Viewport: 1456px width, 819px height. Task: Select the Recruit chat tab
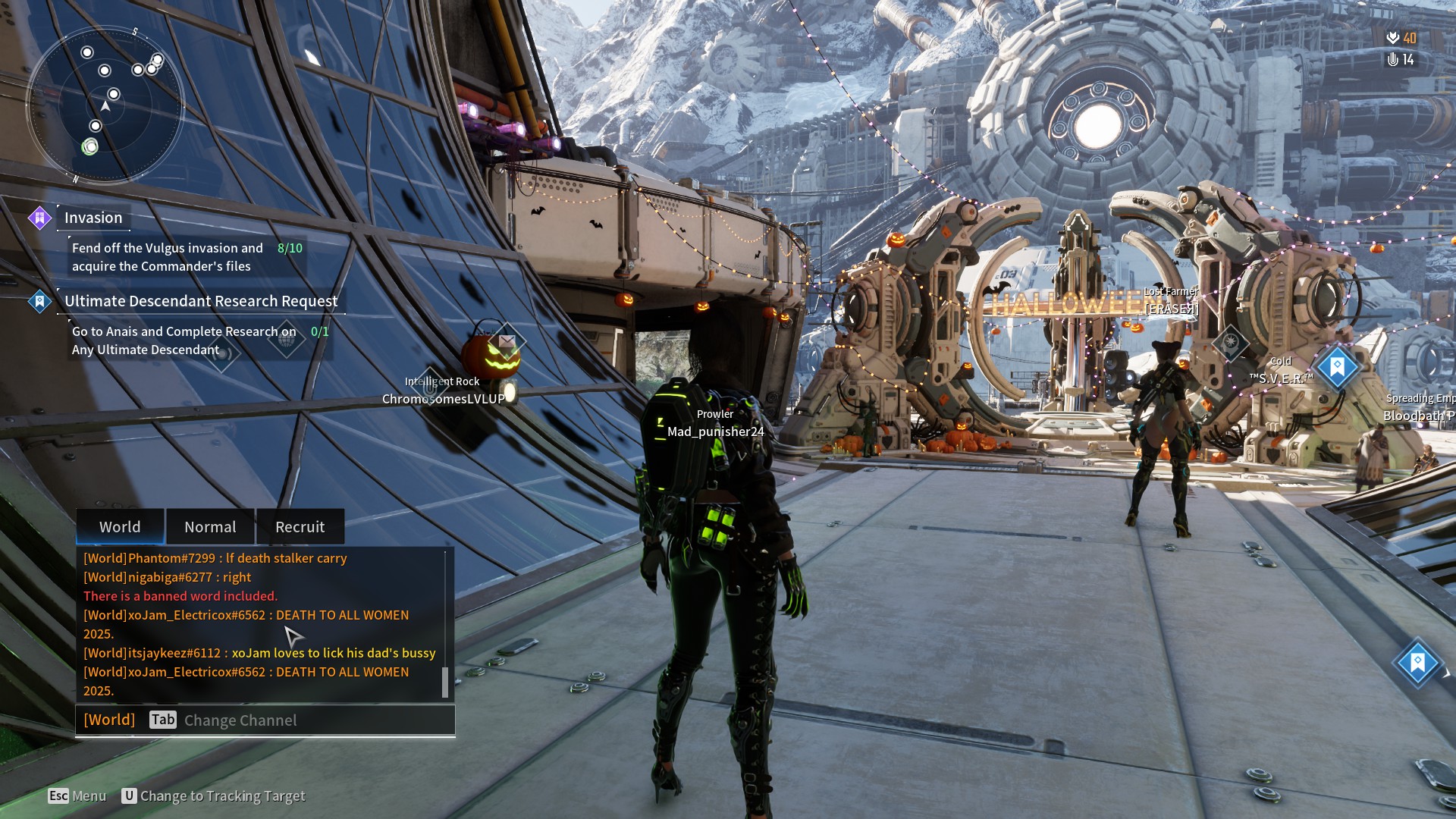click(x=300, y=527)
